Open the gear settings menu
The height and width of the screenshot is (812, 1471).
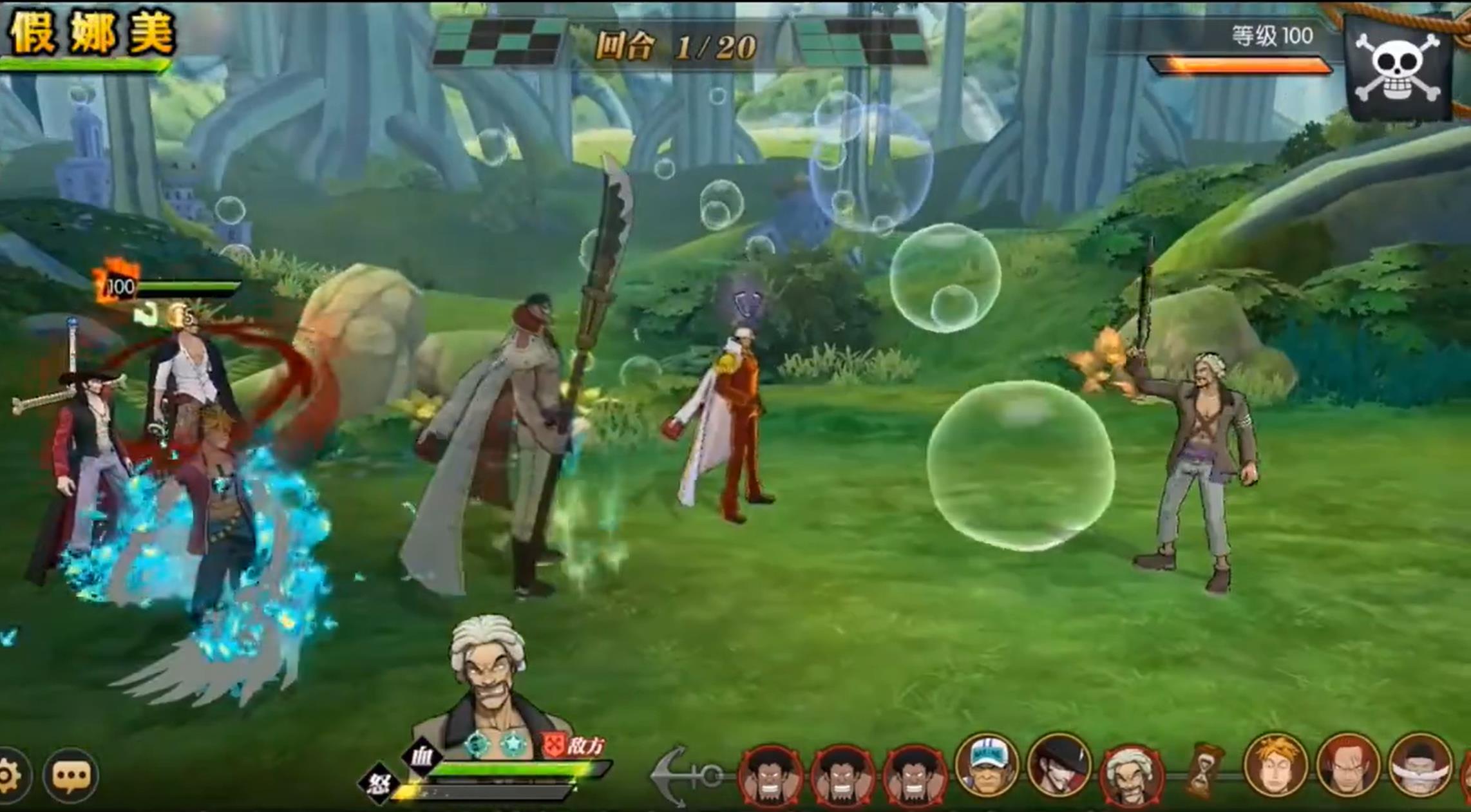click(x=8, y=776)
